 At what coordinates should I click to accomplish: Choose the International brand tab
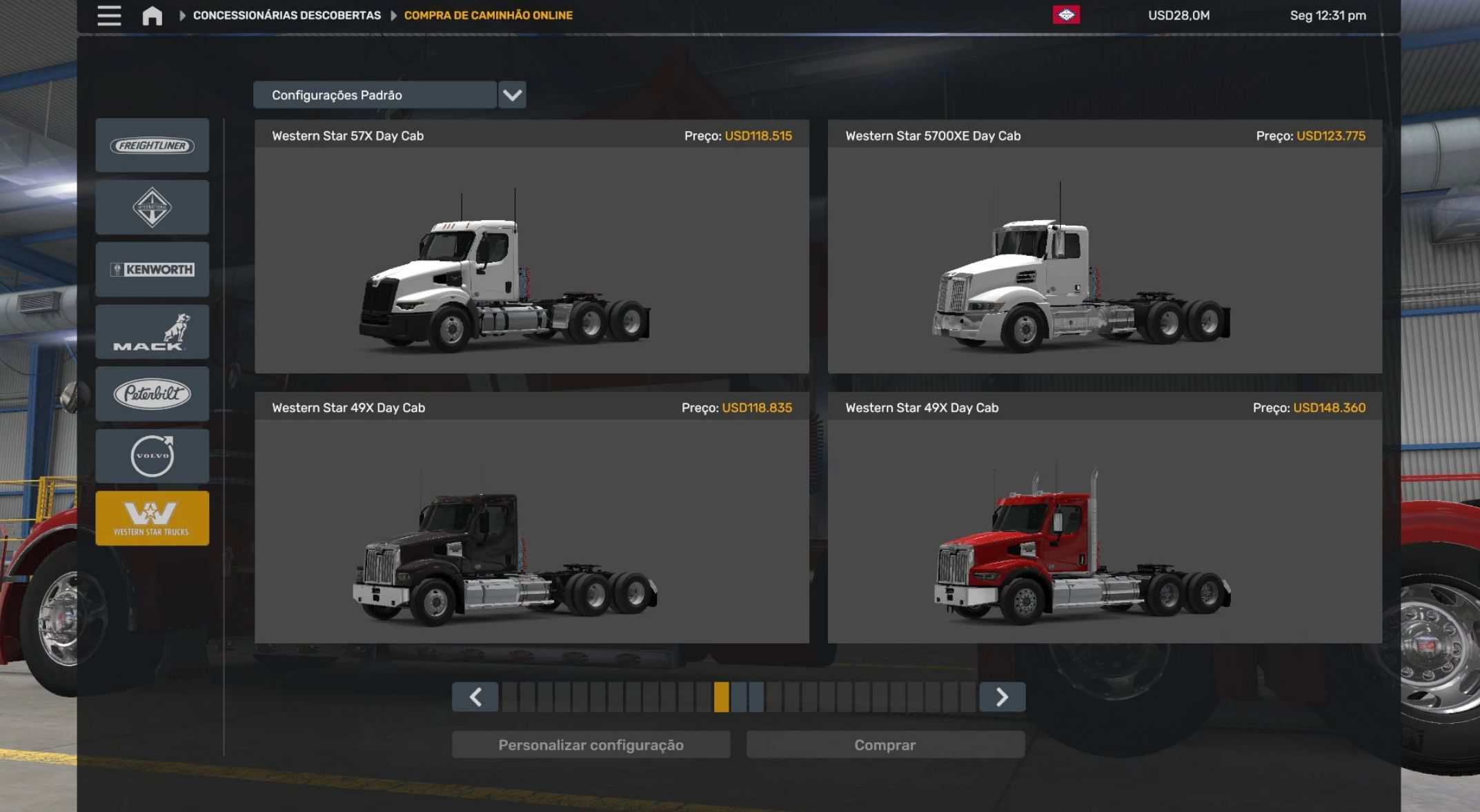point(152,208)
